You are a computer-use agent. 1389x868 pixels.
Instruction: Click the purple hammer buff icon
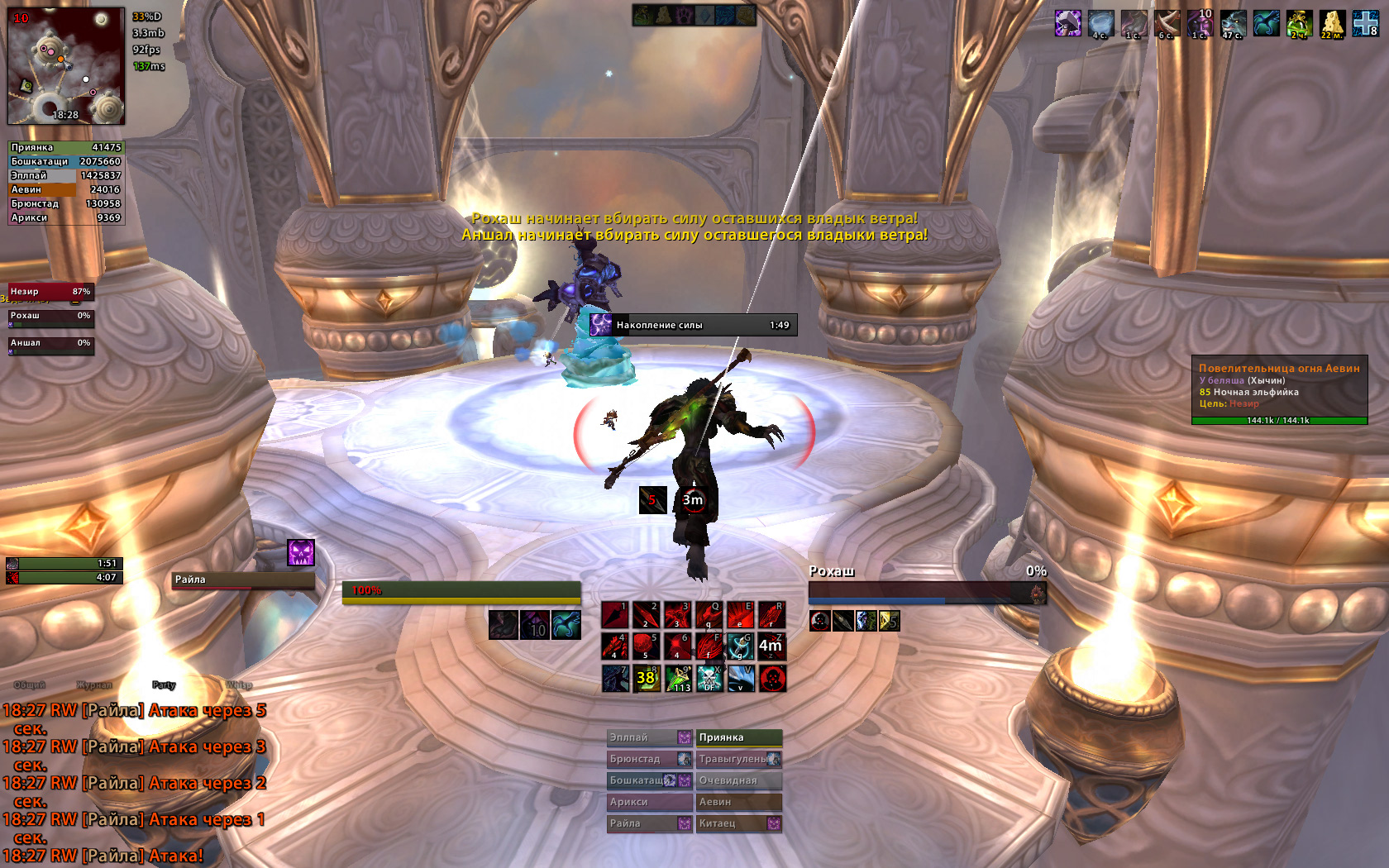(x=1068, y=23)
